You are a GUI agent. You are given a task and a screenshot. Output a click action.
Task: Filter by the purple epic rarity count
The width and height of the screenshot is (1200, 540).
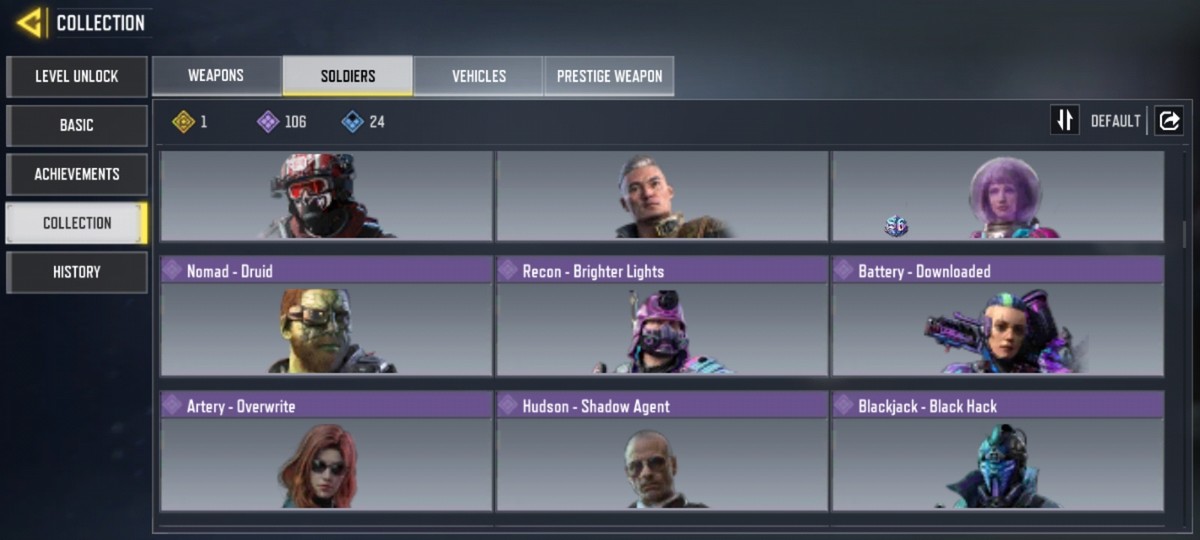point(282,122)
